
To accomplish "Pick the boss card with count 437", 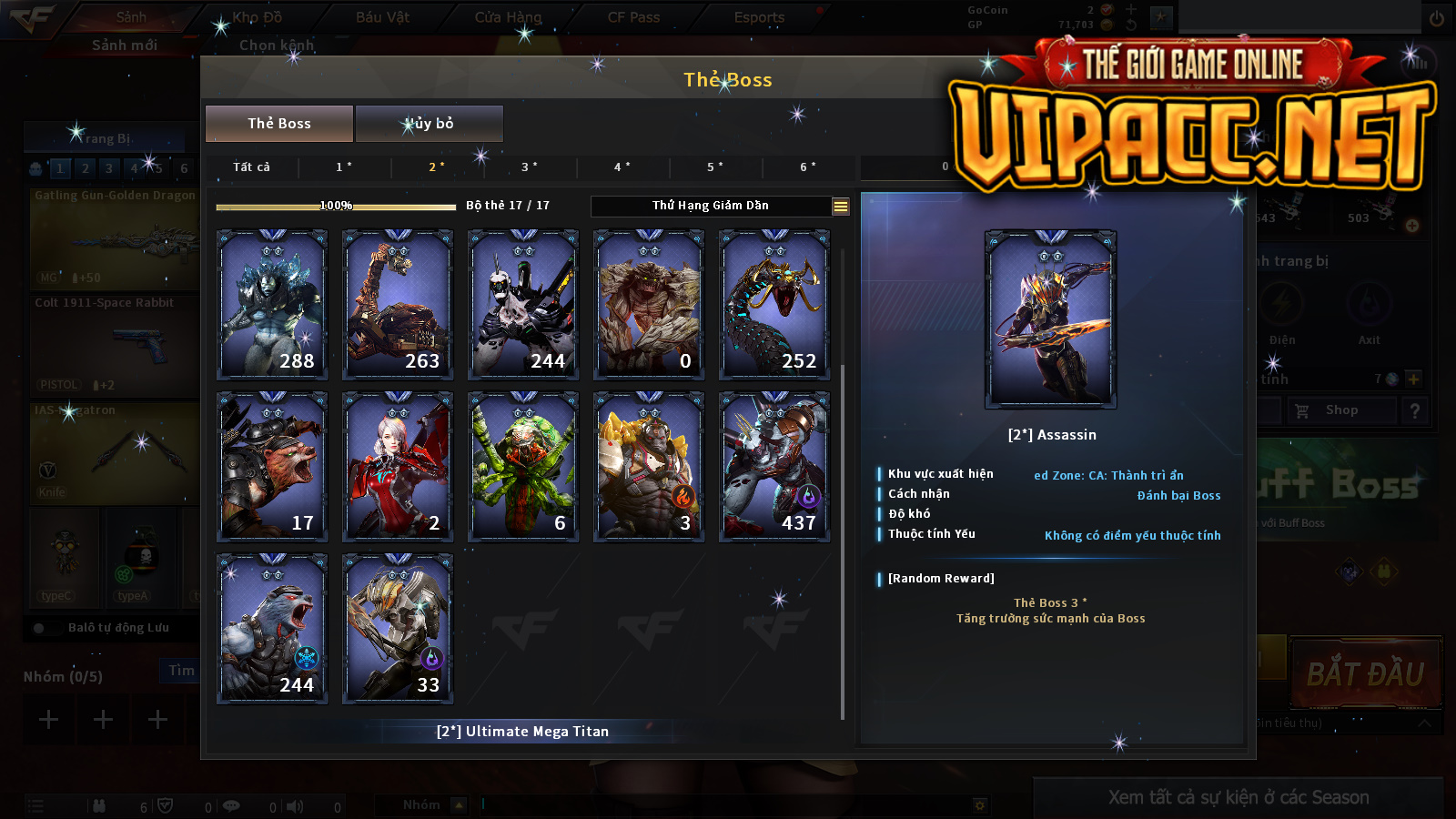I will (774, 466).
